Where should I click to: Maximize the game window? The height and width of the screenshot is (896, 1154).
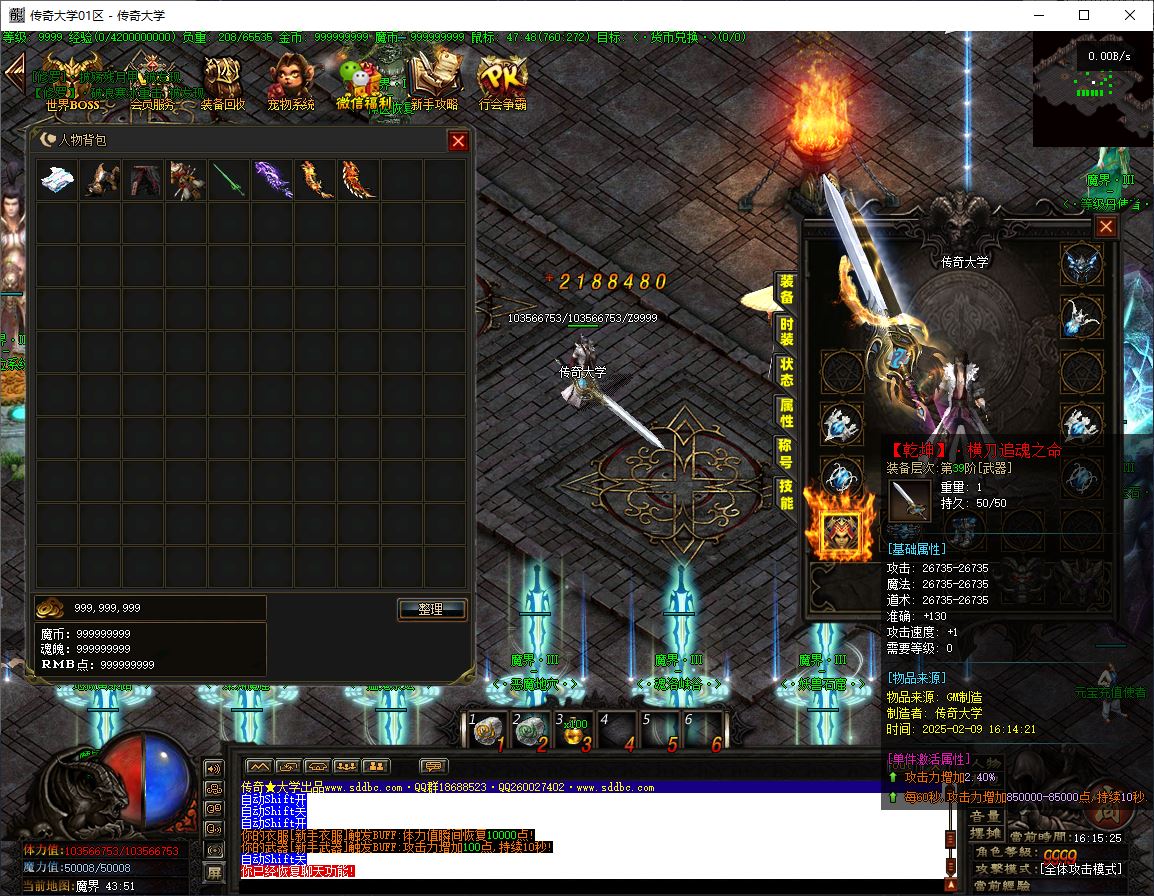click(1084, 15)
